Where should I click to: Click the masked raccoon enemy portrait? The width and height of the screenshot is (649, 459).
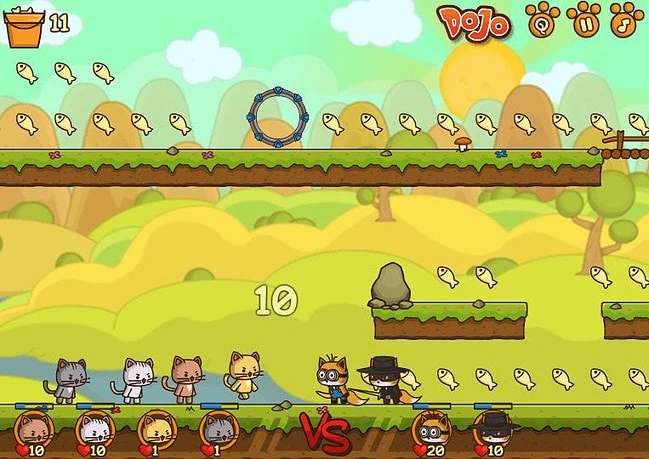[x=430, y=430]
